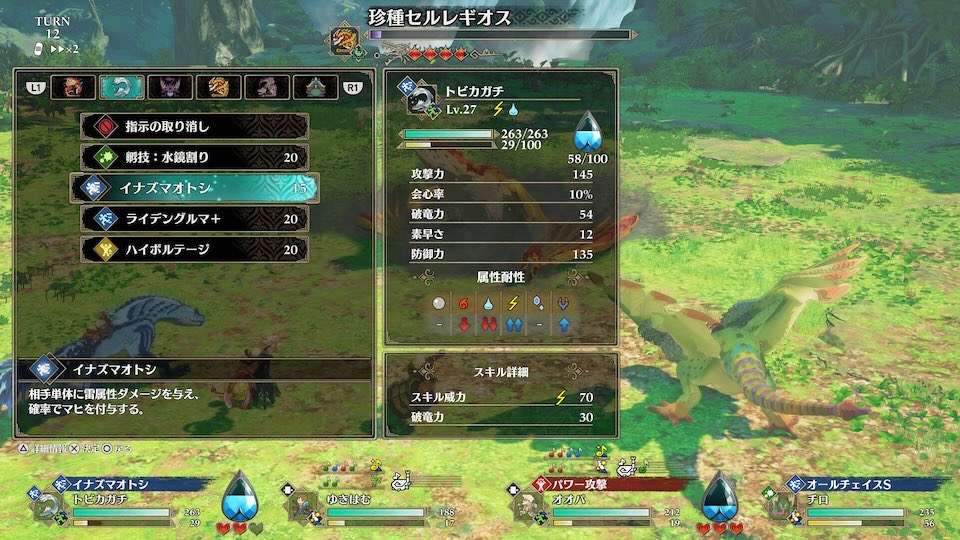
Task: Switch to the pale purple monster tab
Action: (267, 87)
